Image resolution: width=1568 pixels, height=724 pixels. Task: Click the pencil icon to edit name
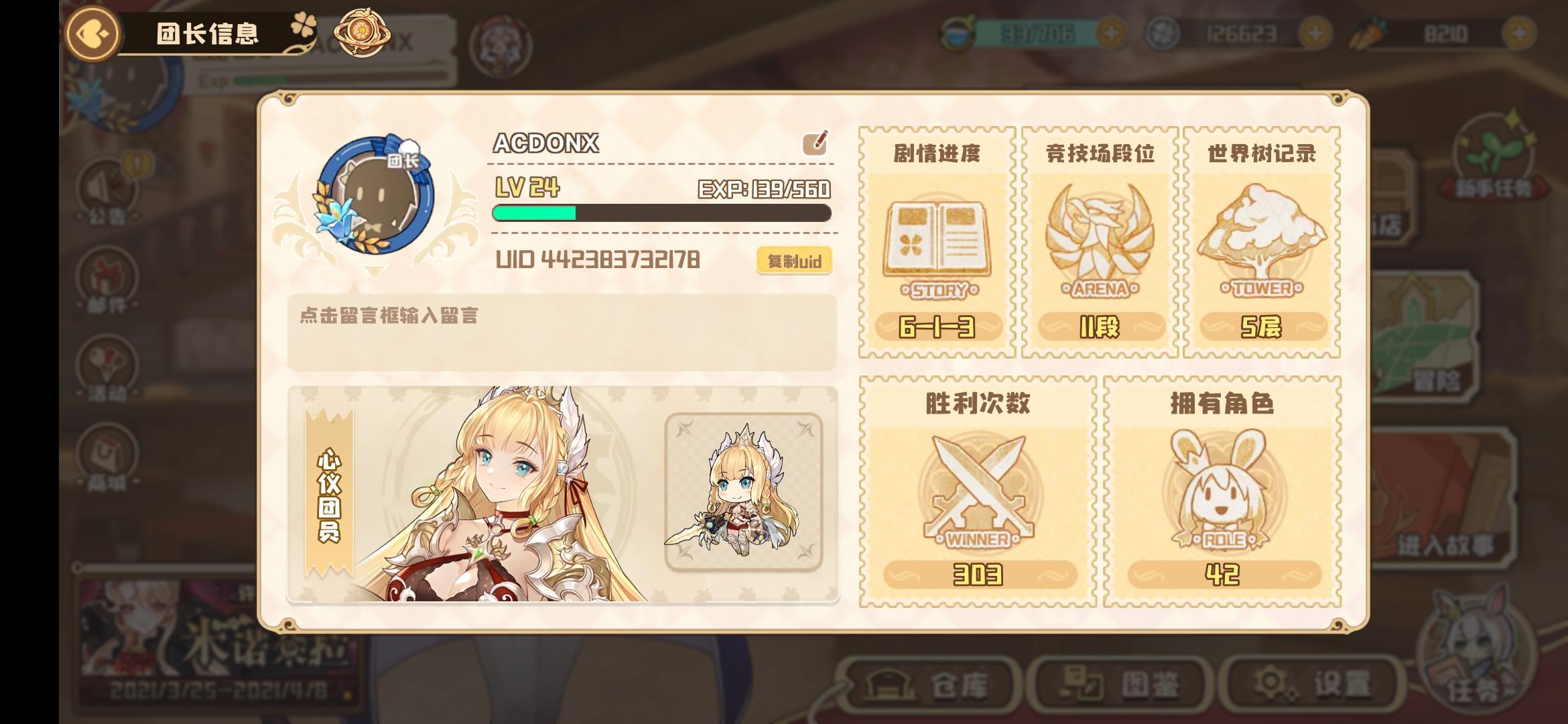(x=814, y=144)
